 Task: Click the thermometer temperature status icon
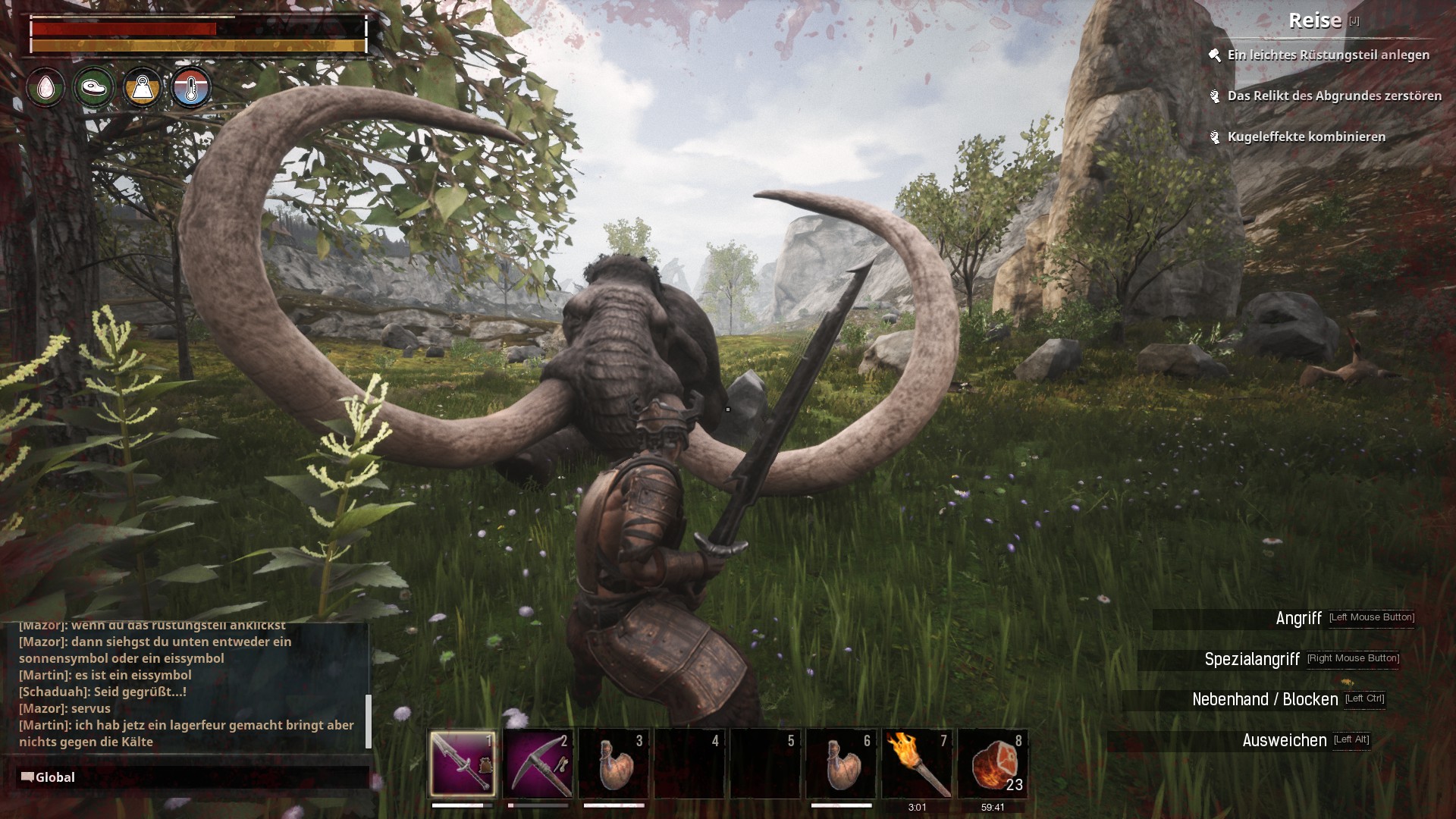click(190, 89)
